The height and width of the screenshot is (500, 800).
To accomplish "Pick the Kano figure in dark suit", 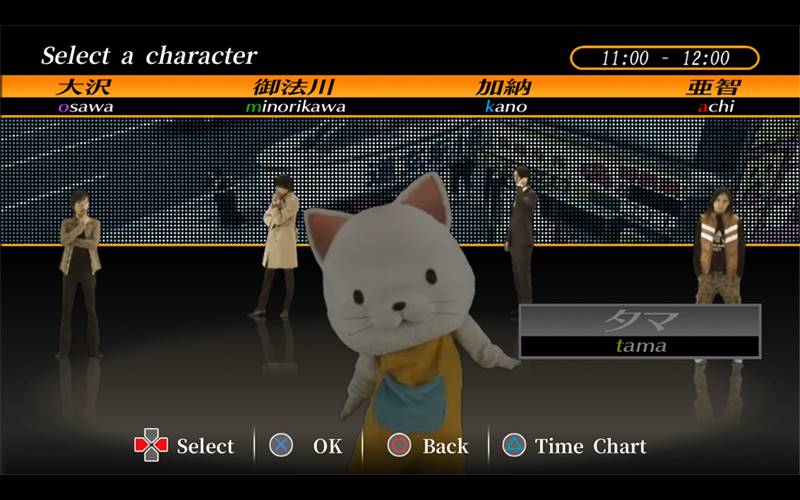I will point(520,225).
